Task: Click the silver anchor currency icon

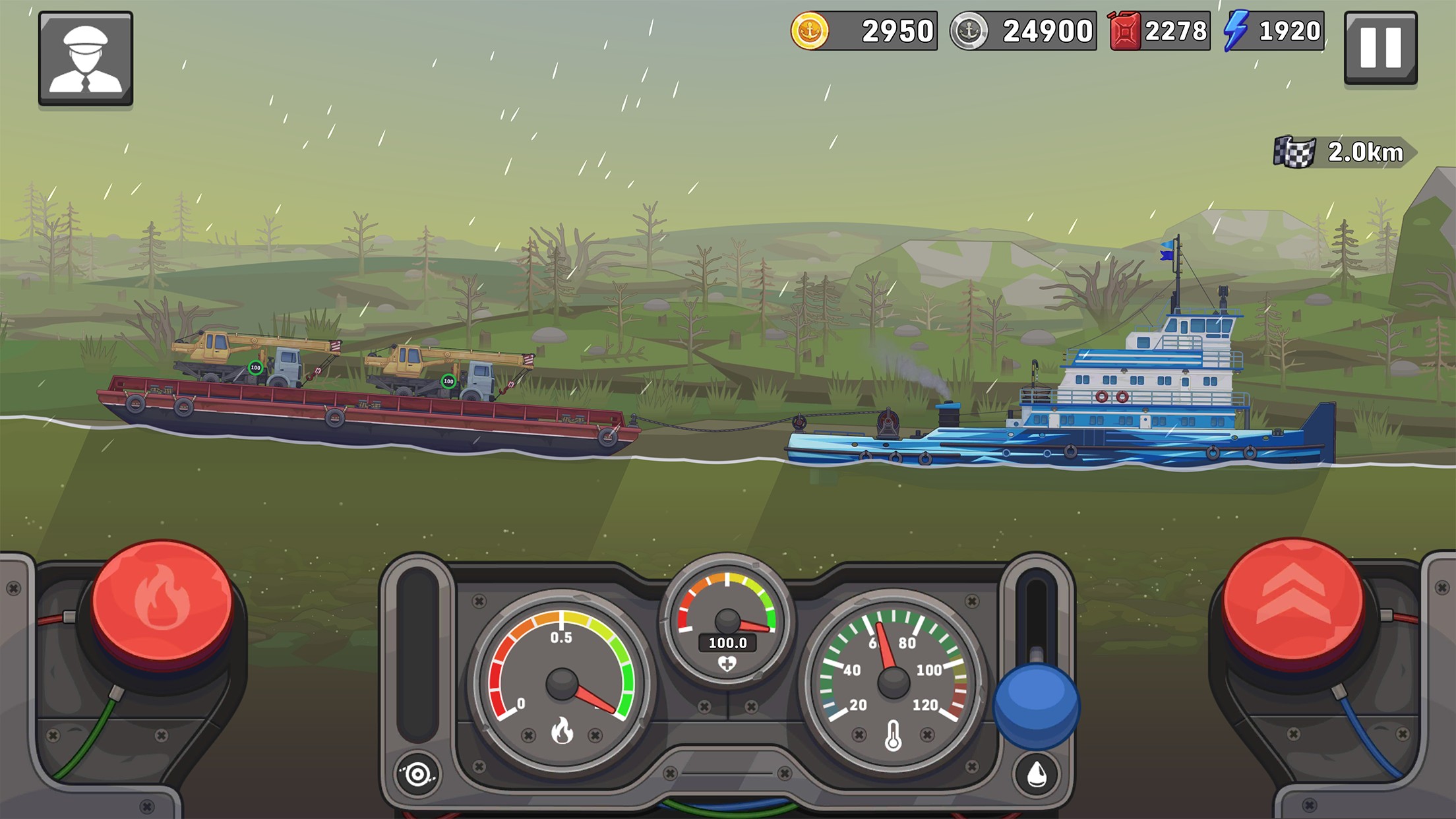Action: pyautogui.click(x=969, y=30)
